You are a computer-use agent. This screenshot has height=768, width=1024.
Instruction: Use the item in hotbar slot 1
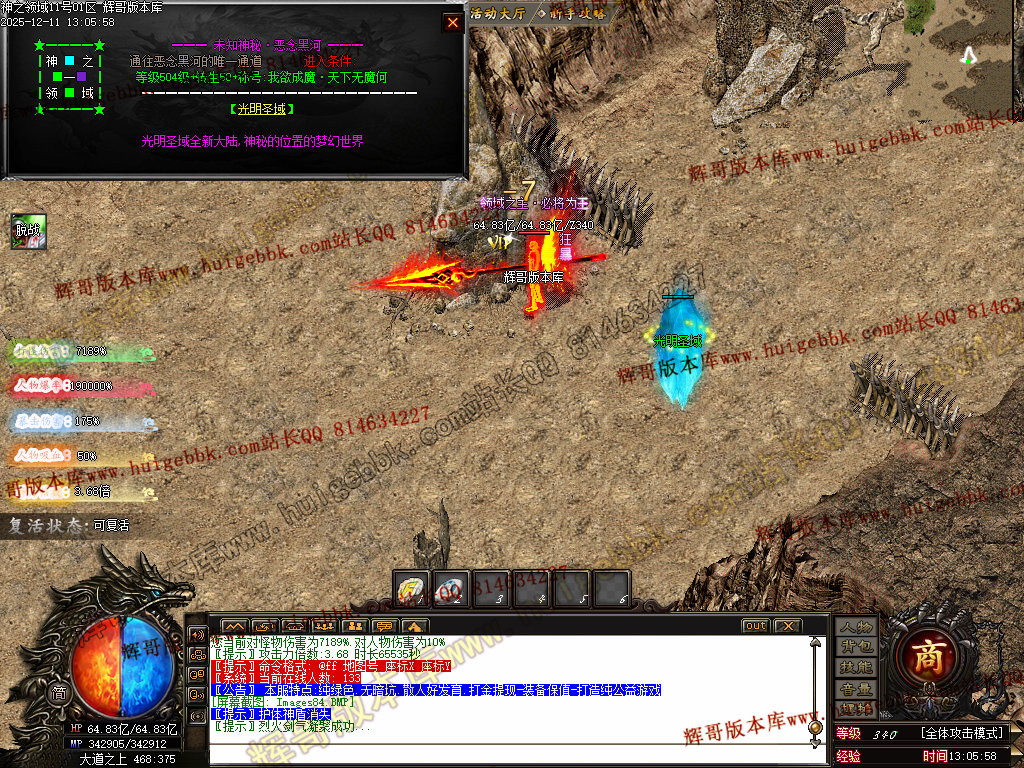coord(411,588)
